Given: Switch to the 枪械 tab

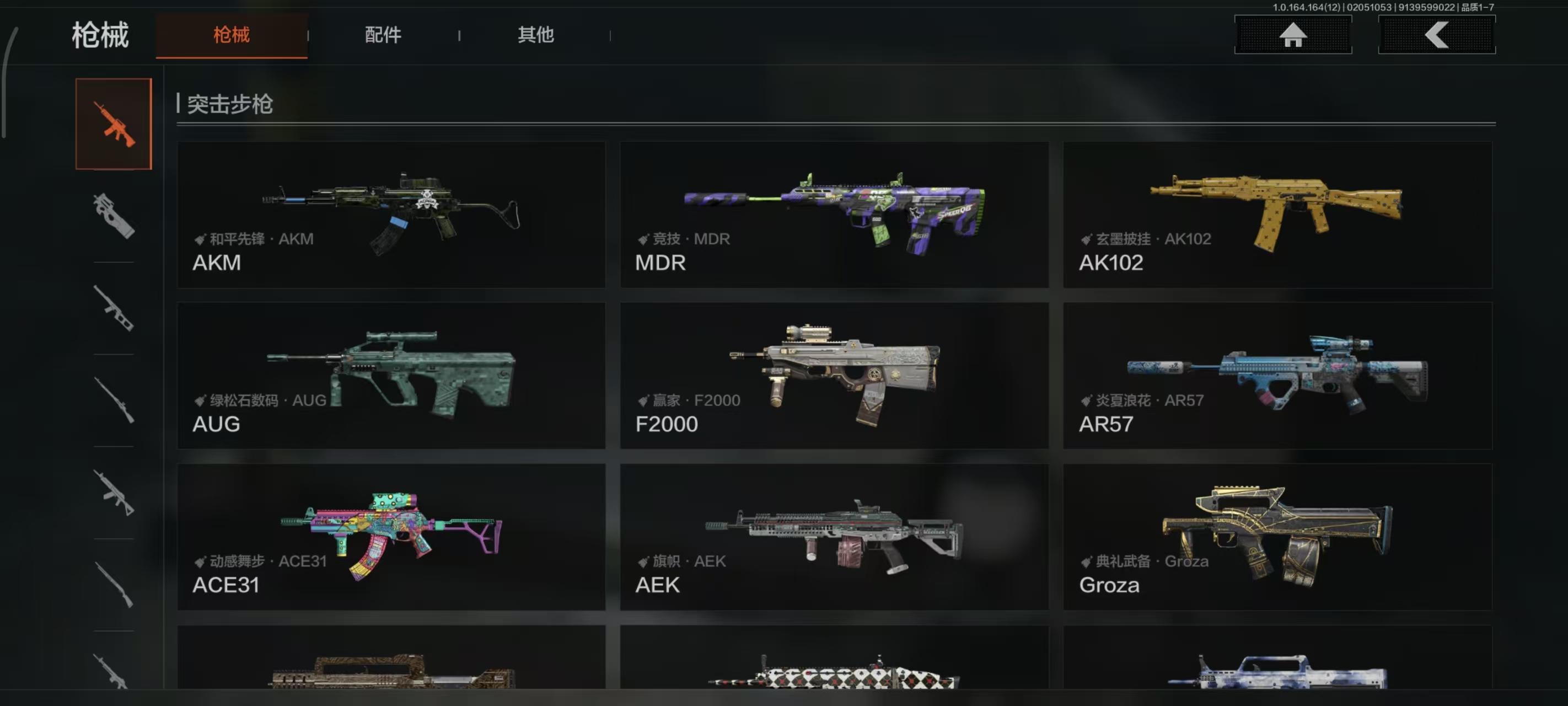Looking at the screenshot, I should click(232, 35).
